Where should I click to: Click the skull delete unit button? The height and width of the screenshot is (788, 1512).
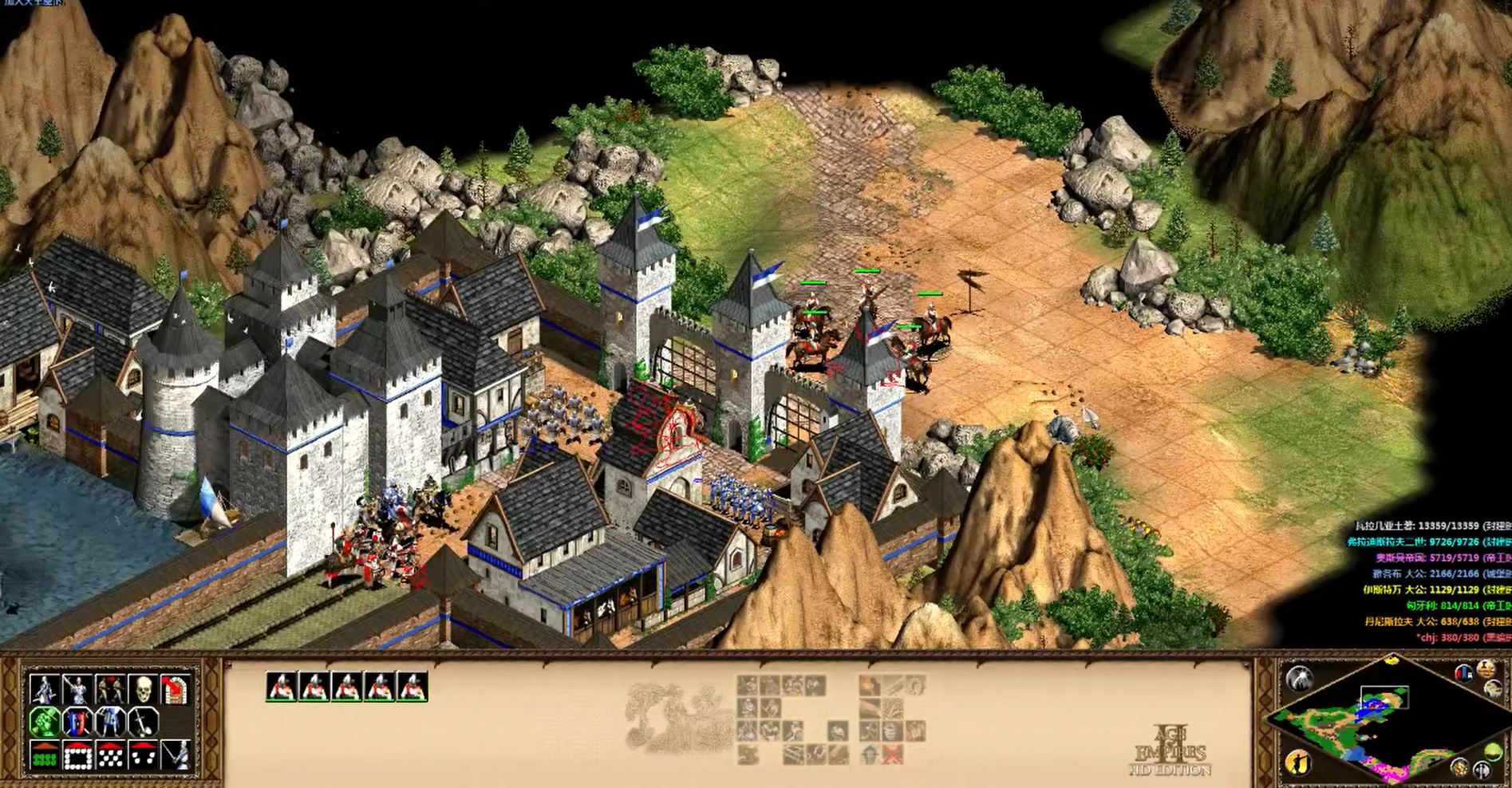(x=144, y=688)
